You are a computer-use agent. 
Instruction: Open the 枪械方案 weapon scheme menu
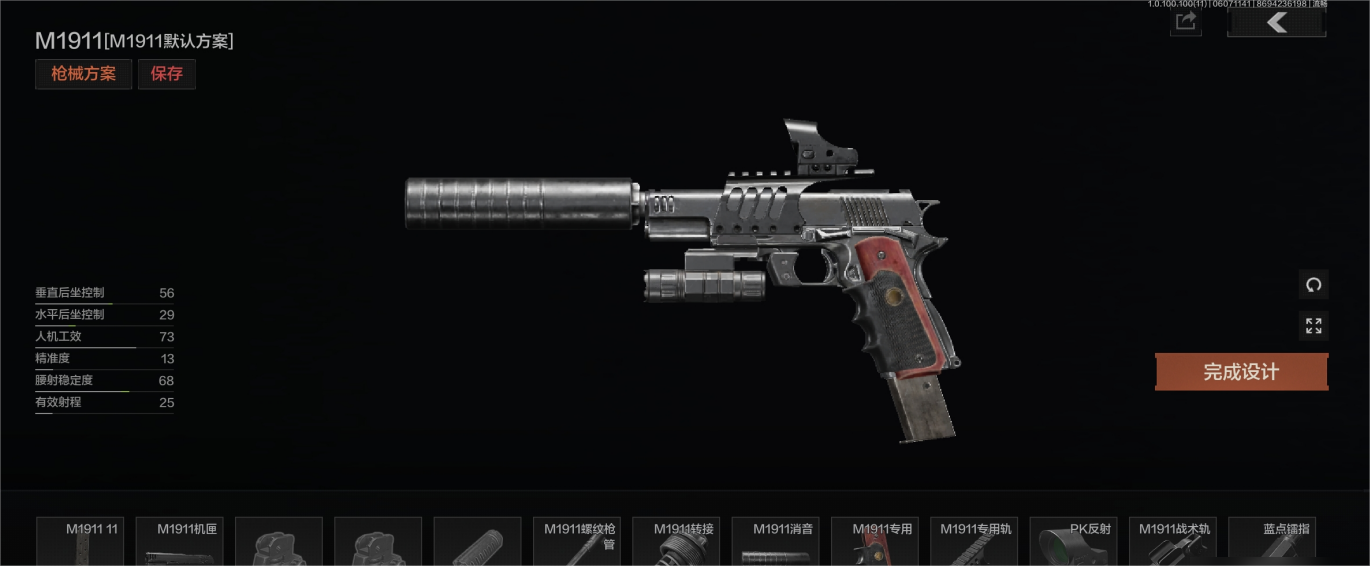click(83, 74)
